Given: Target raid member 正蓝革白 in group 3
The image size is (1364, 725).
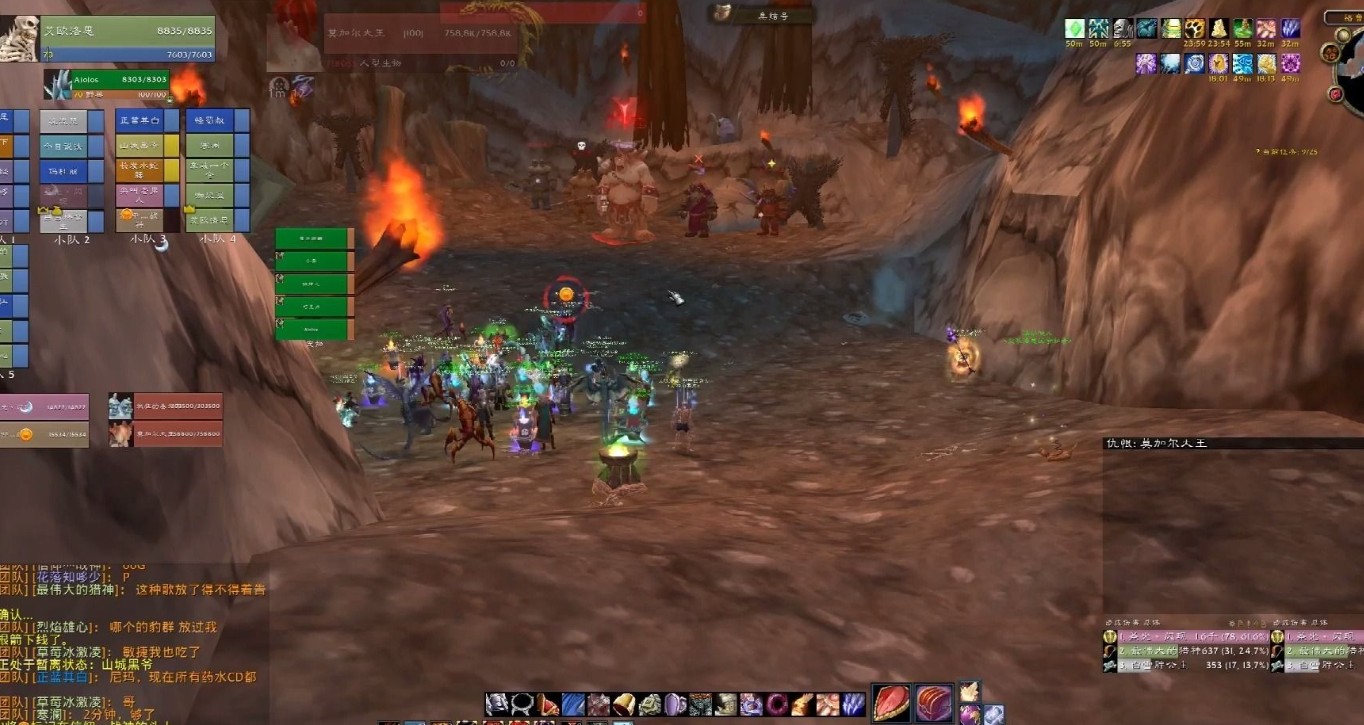Looking at the screenshot, I should coord(141,120).
